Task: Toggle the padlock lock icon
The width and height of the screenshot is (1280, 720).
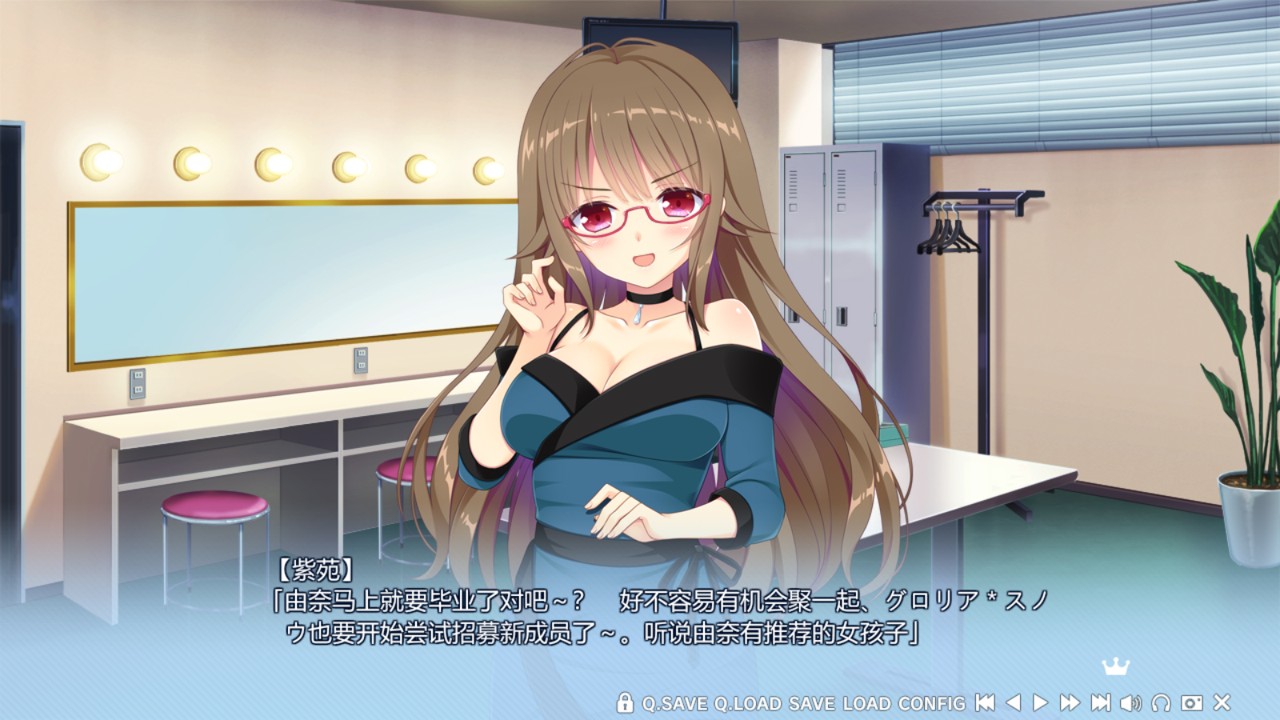Action: coord(625,703)
